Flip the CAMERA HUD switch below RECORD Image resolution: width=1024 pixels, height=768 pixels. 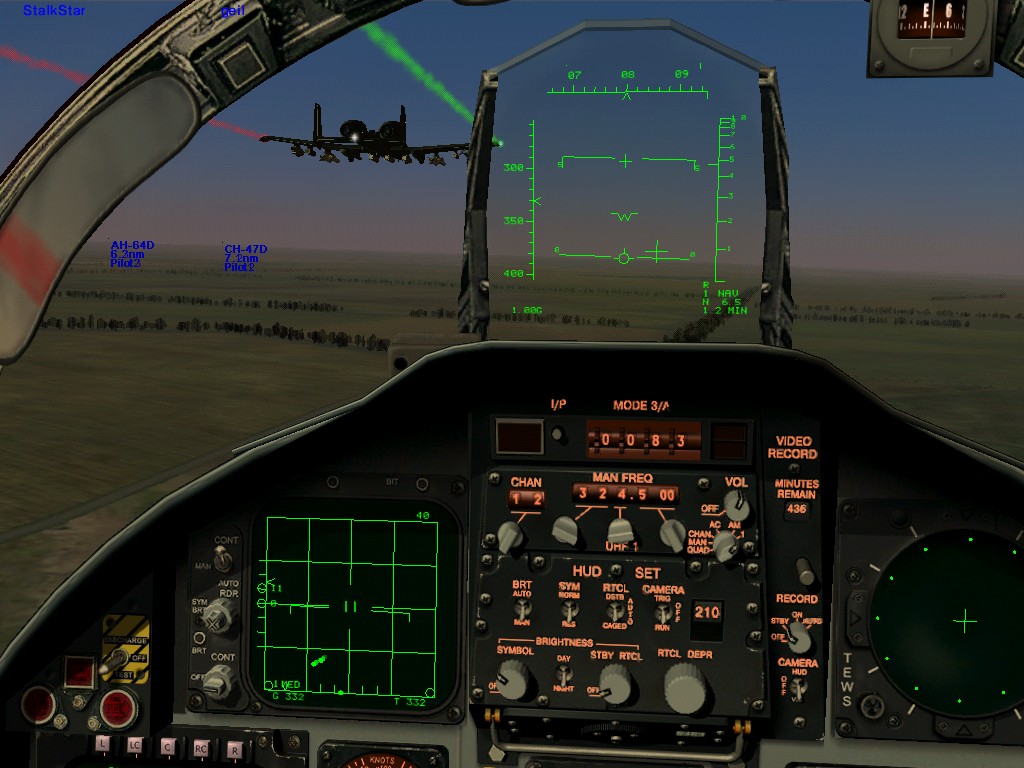pos(798,688)
